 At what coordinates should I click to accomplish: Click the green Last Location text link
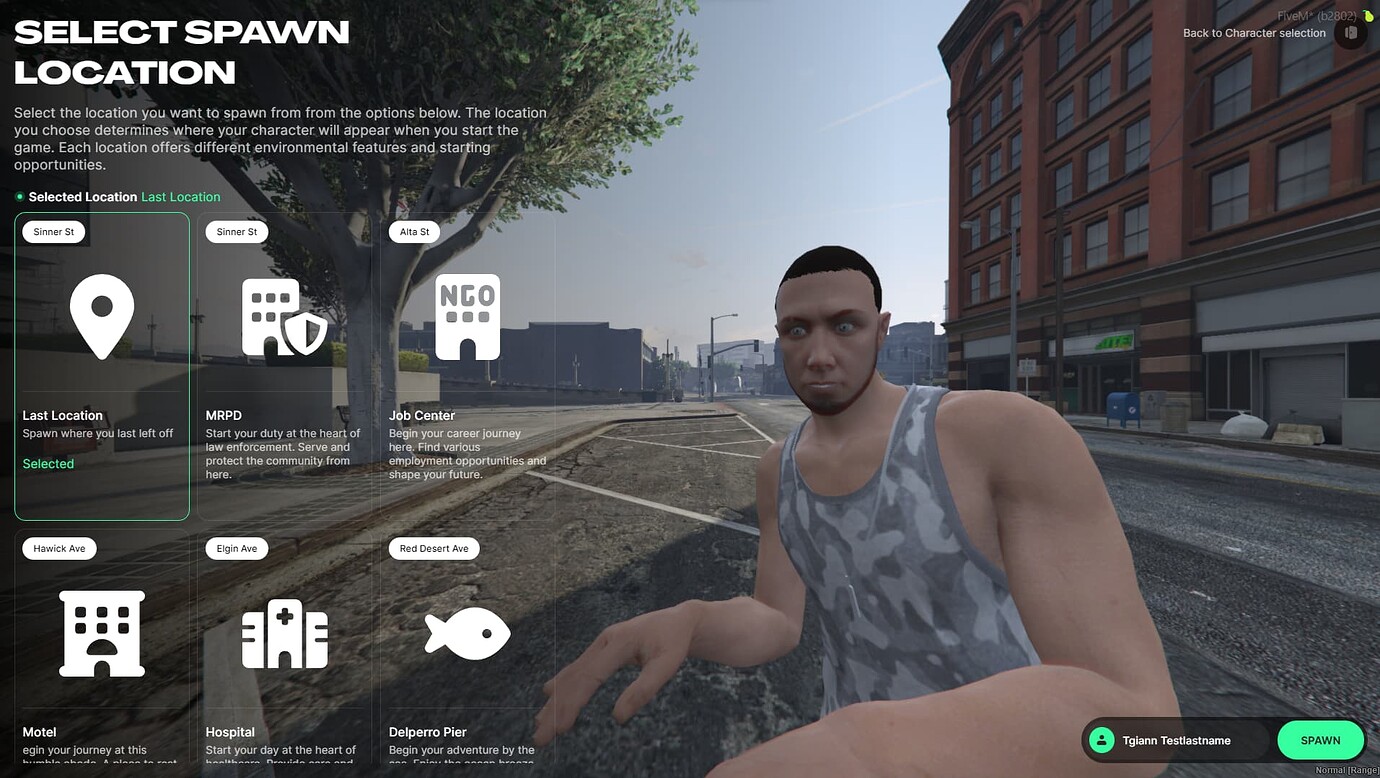(181, 196)
